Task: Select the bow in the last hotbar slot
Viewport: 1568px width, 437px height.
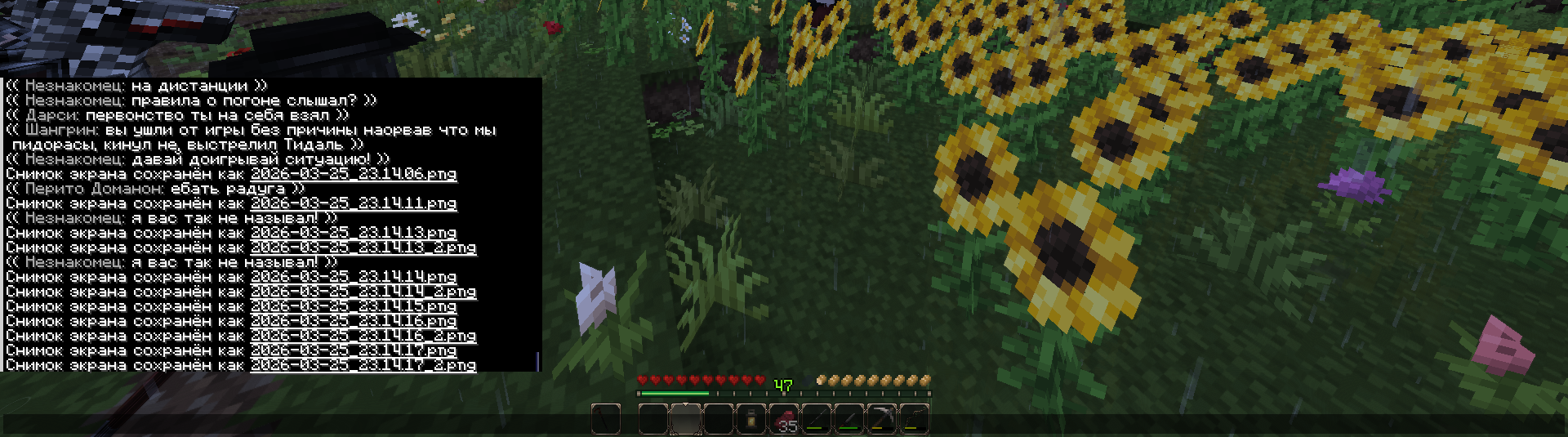Action: [914, 419]
